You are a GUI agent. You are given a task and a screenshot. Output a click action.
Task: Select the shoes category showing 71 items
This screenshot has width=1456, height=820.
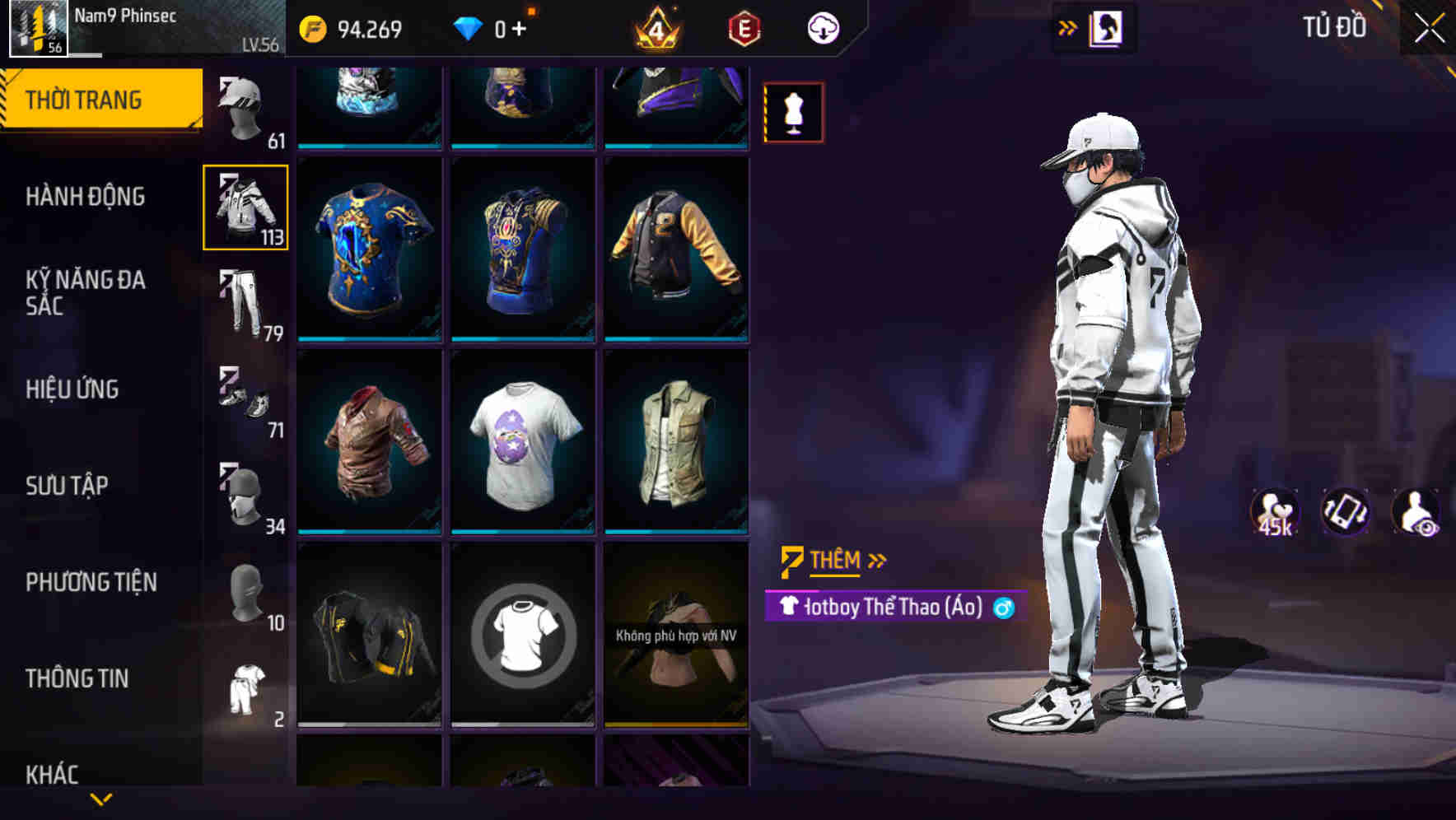pyautogui.click(x=245, y=399)
